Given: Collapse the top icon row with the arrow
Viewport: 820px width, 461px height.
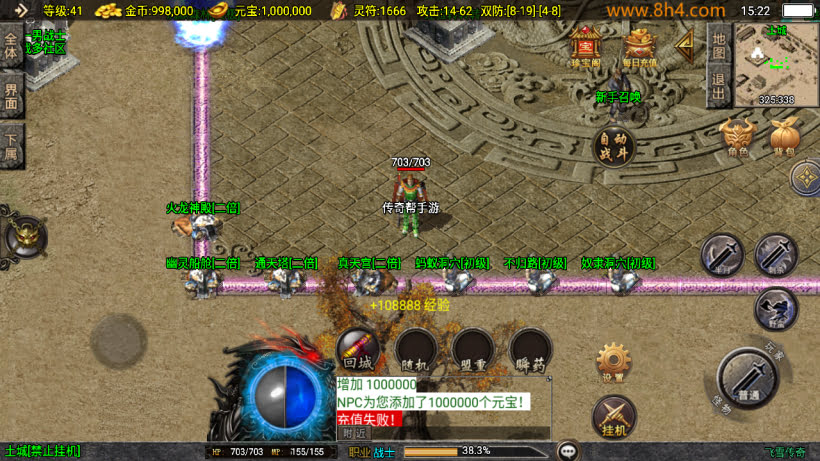Looking at the screenshot, I should [x=686, y=44].
